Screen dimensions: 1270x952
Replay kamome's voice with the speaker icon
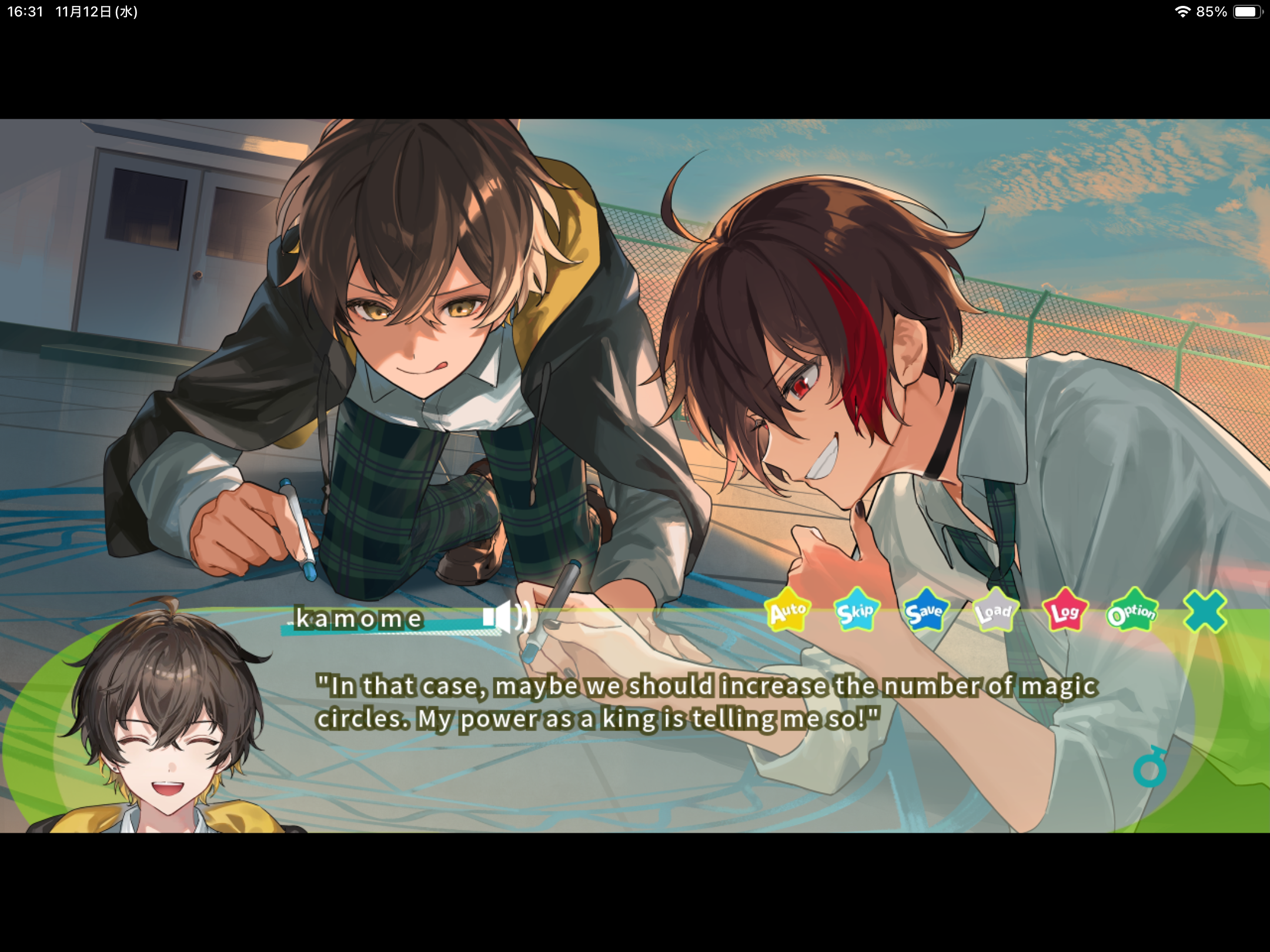click(x=507, y=617)
